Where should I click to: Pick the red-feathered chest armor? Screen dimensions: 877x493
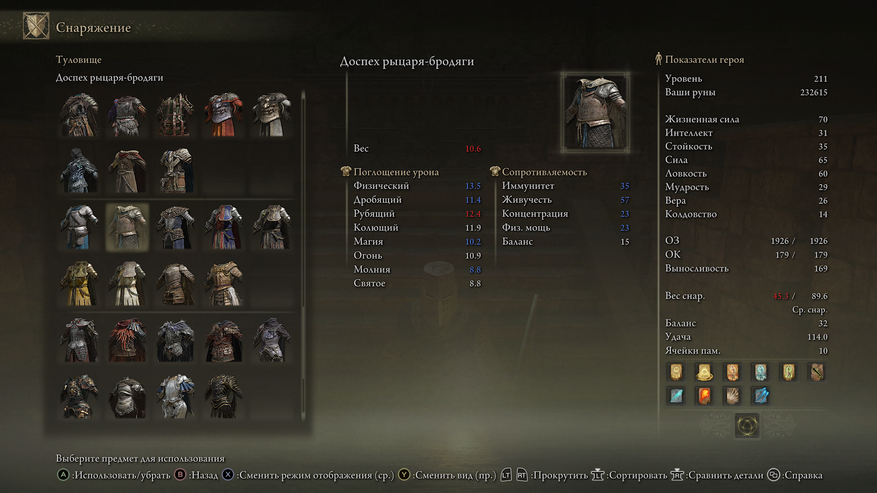[x=126, y=340]
